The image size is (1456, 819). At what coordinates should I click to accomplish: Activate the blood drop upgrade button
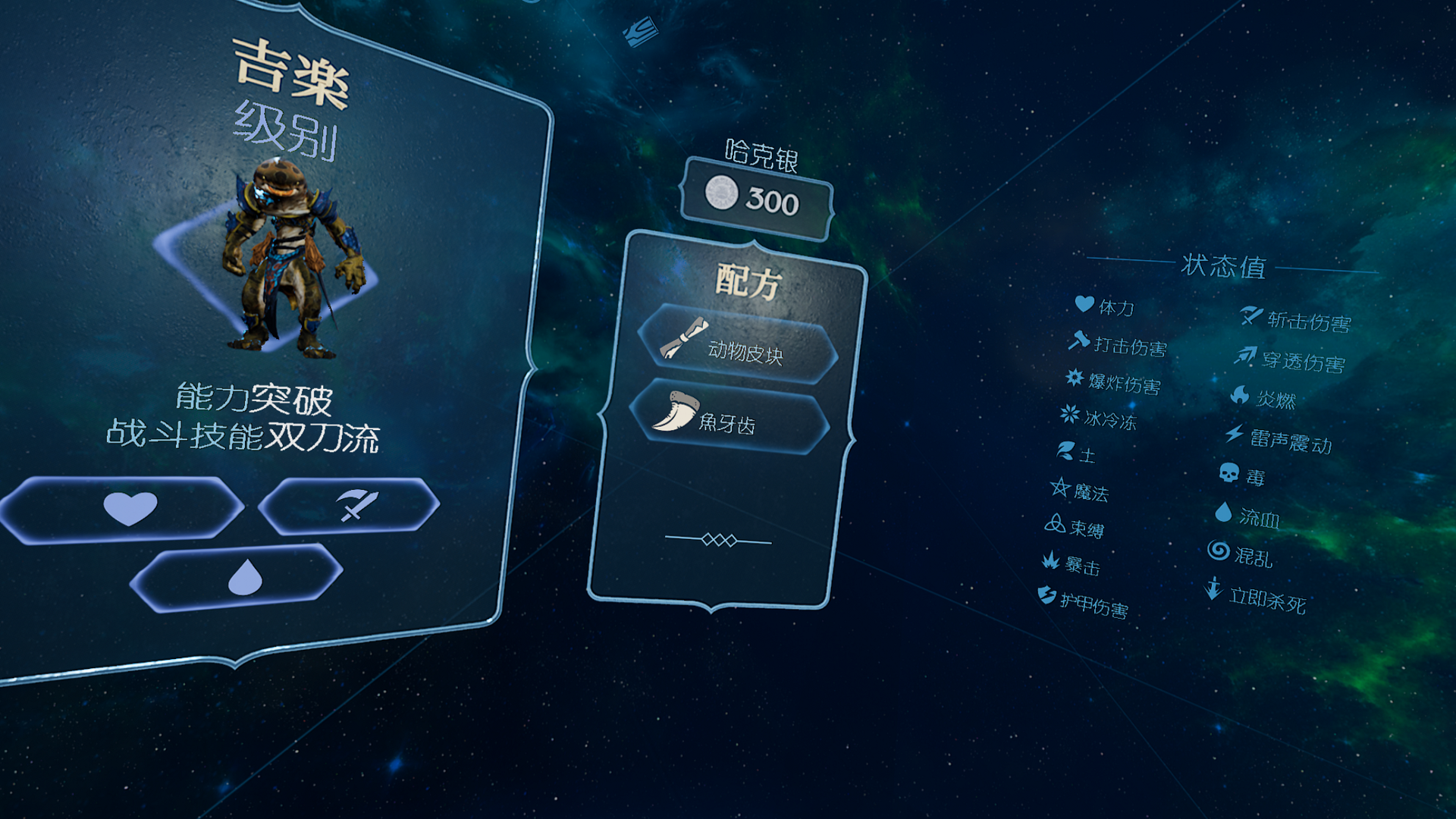click(x=238, y=578)
